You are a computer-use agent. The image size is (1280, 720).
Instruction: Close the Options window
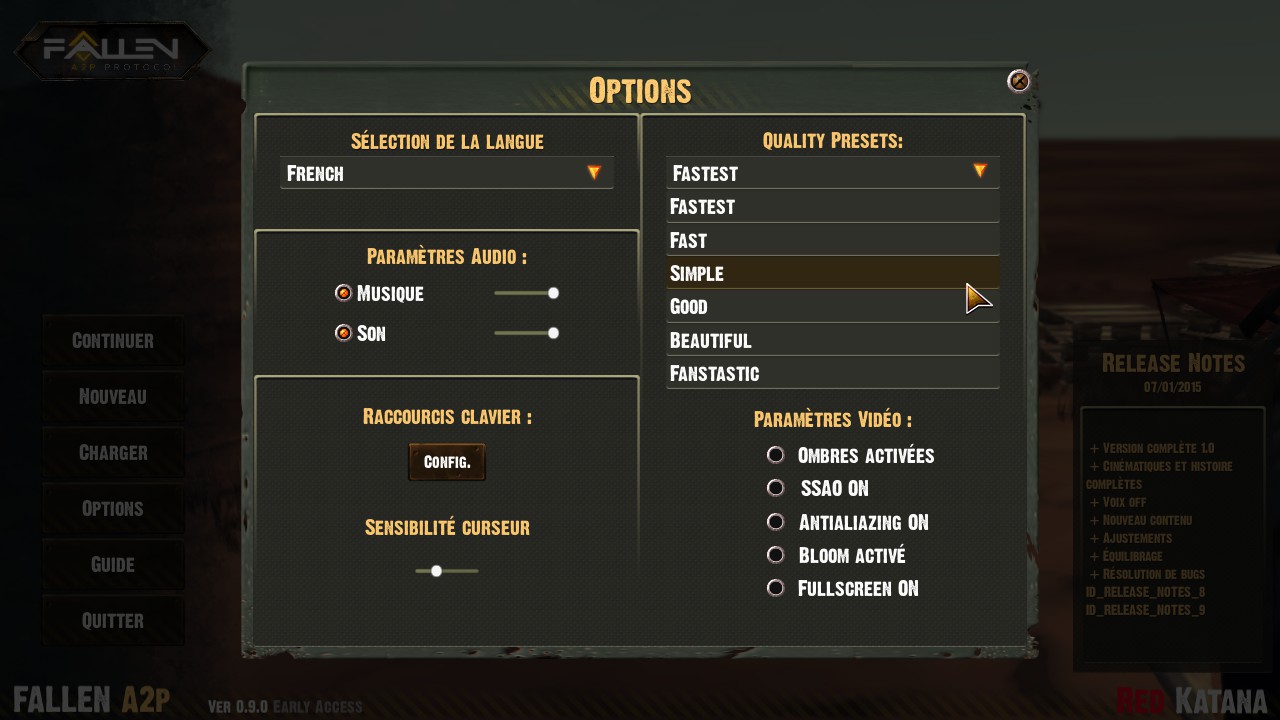click(x=1018, y=81)
